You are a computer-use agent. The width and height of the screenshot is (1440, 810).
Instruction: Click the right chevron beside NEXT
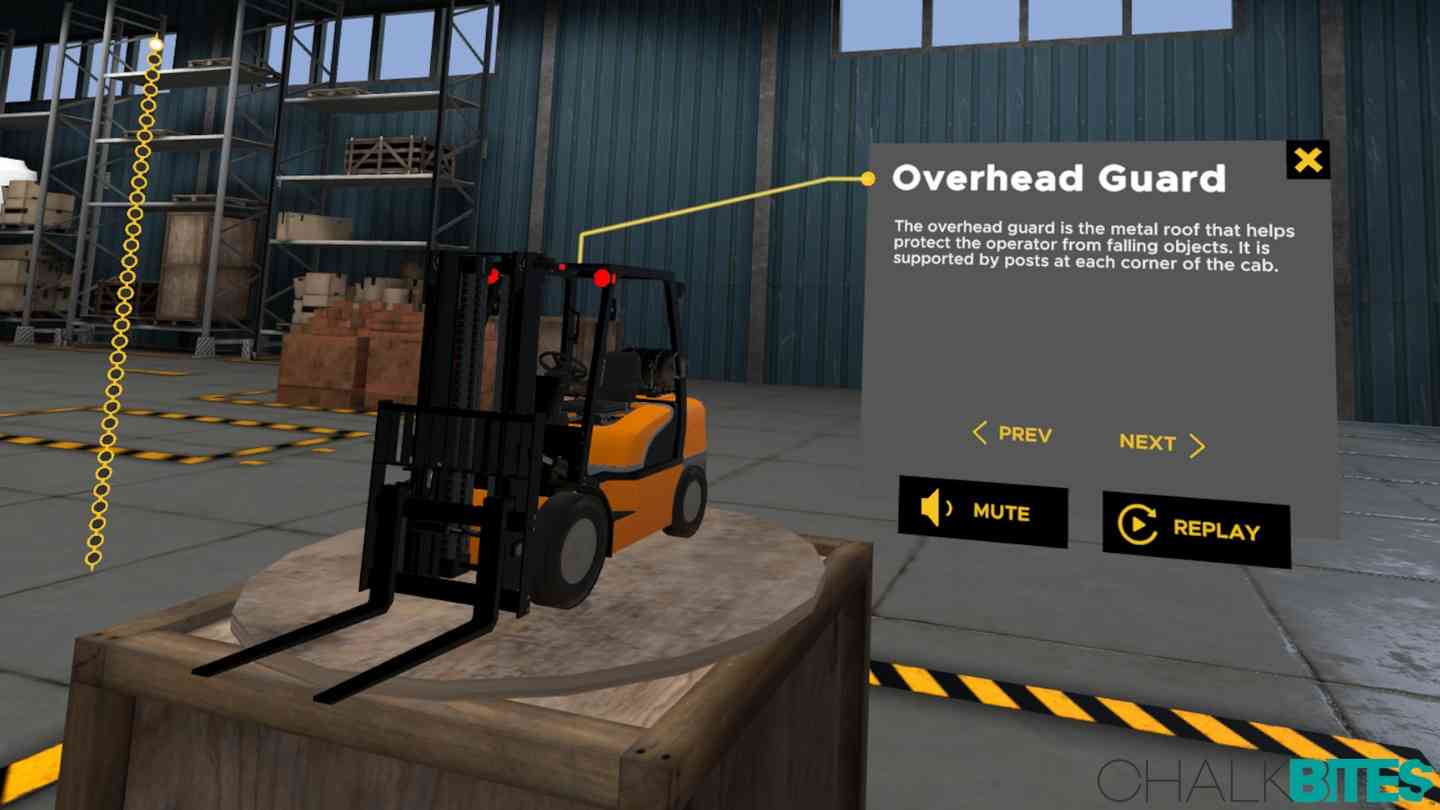tap(1197, 445)
